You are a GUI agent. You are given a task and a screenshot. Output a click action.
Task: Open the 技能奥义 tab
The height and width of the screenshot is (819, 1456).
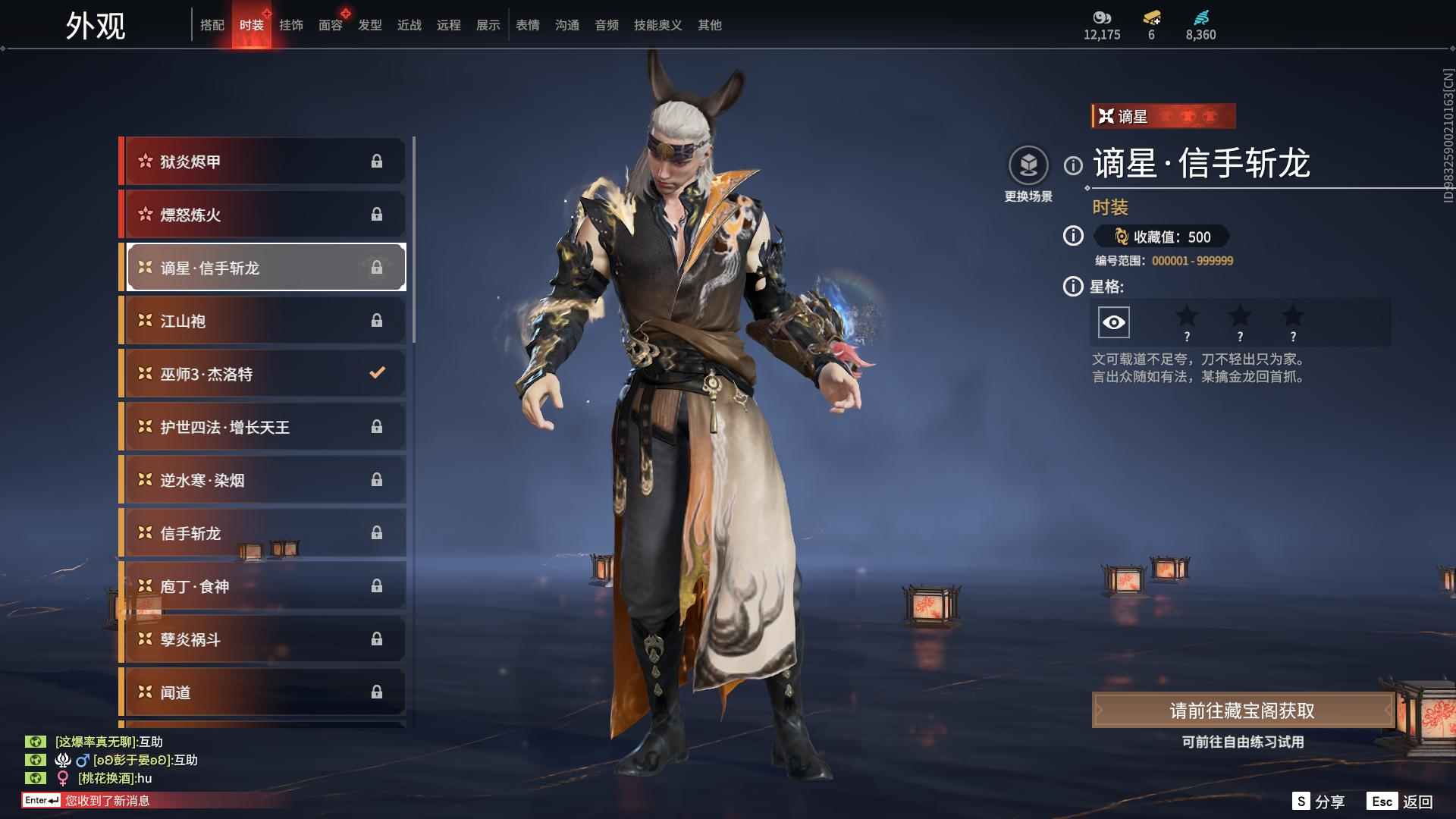[x=658, y=25]
